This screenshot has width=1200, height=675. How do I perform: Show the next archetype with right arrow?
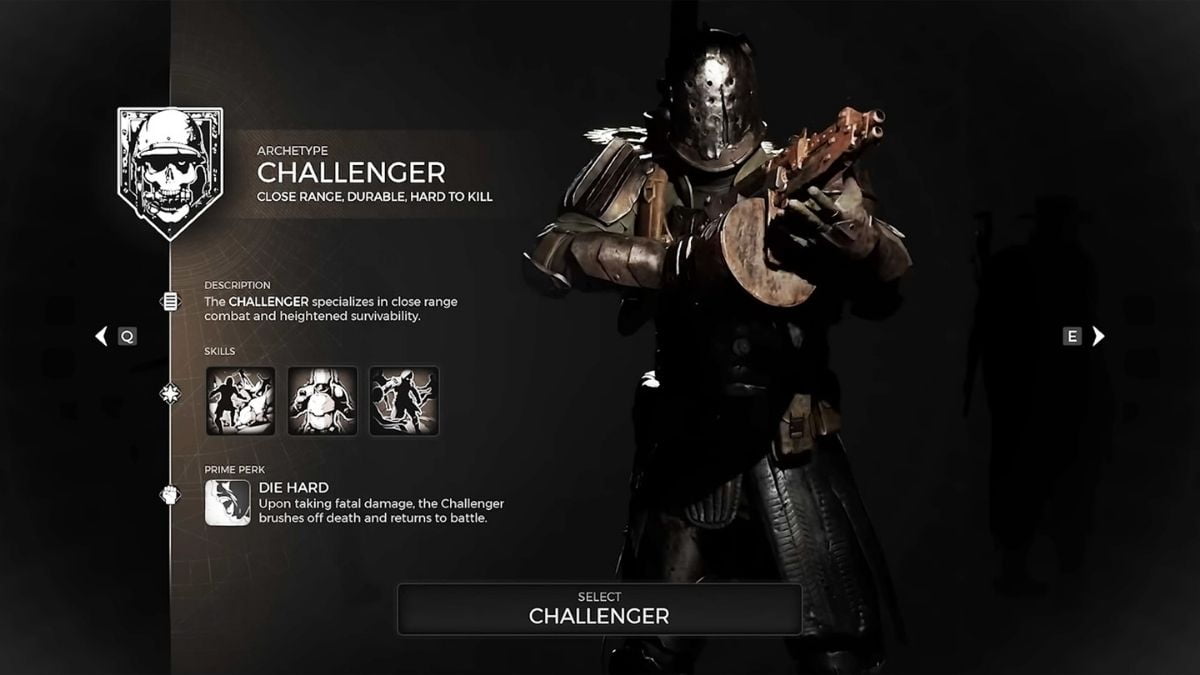pos(1098,336)
